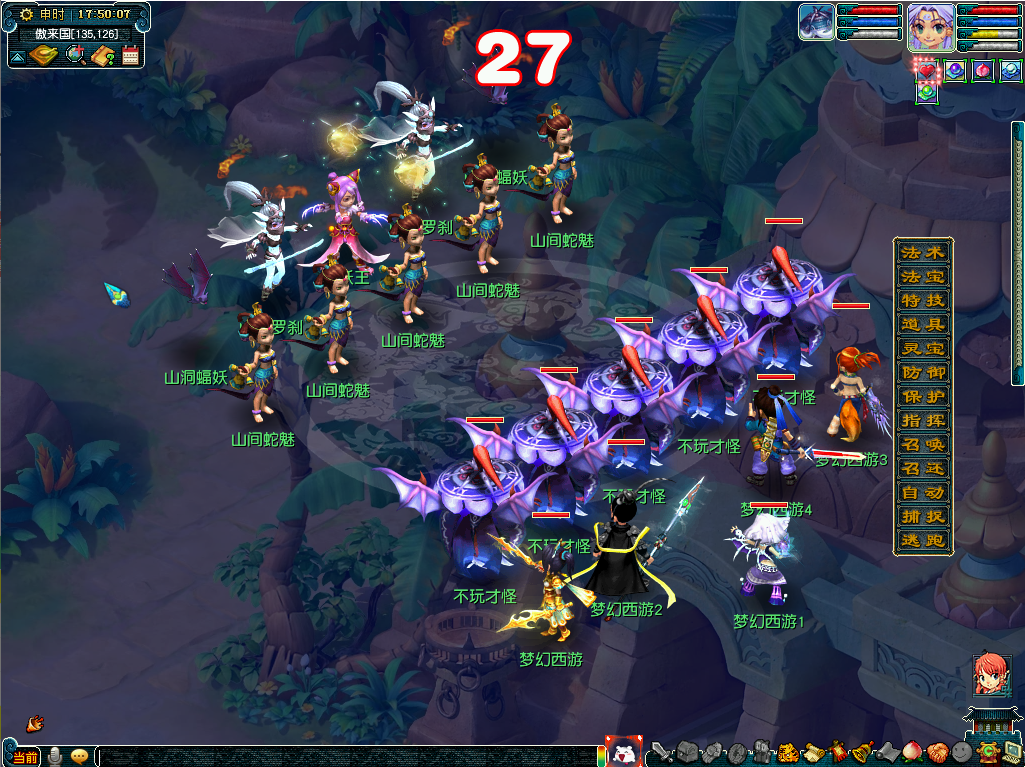Open the 道具 items command
1025x767 pixels.
[922, 324]
